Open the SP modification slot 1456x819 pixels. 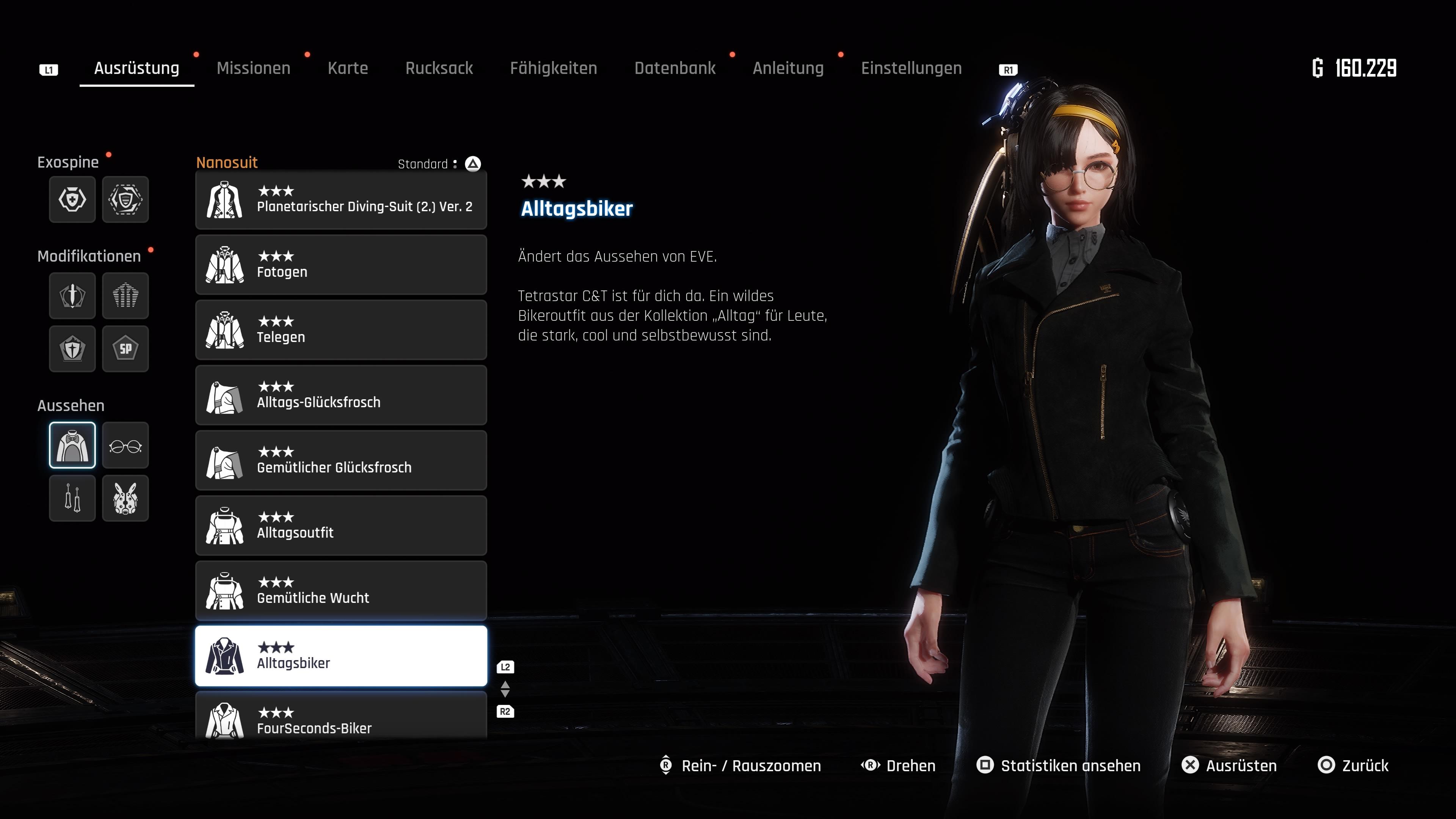126,349
